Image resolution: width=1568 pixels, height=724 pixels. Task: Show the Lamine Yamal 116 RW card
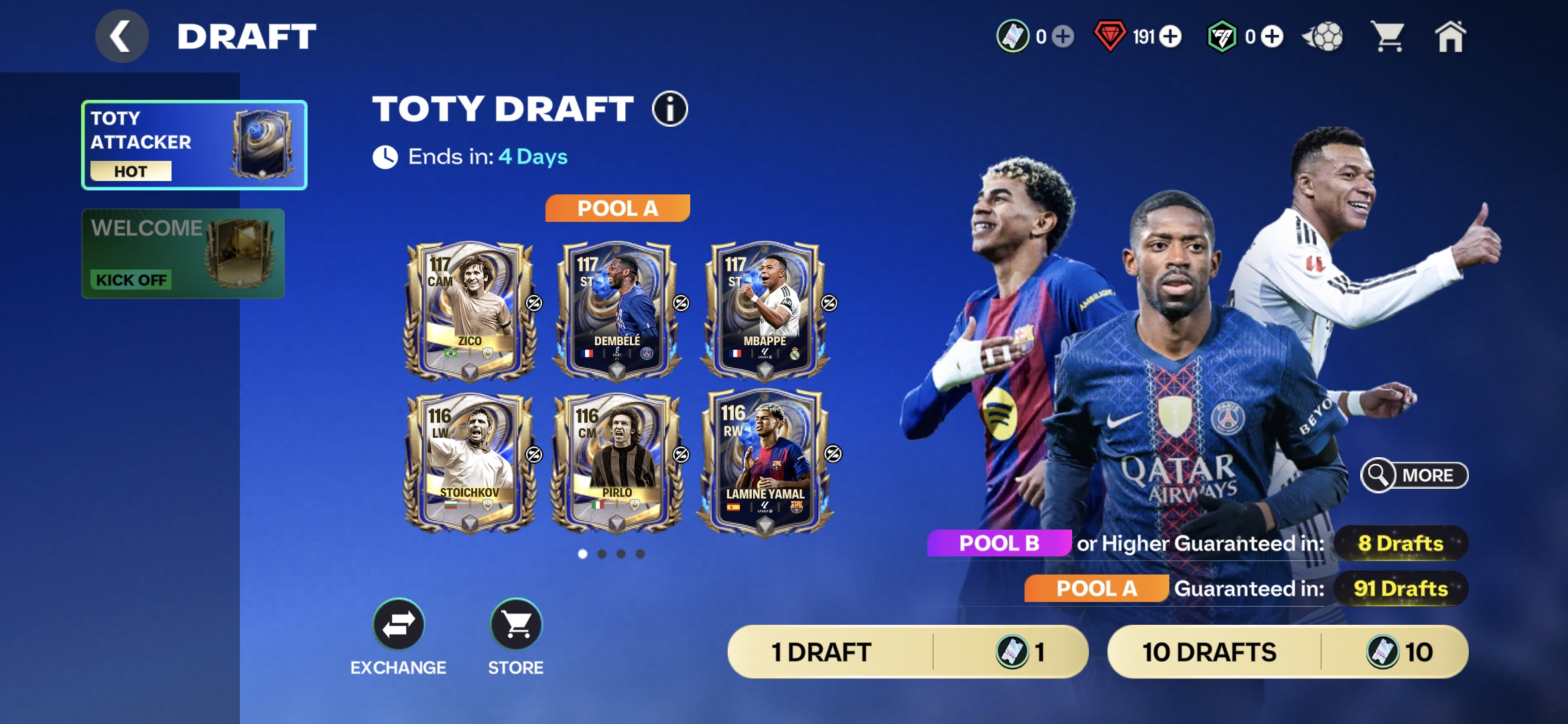pyautogui.click(x=765, y=463)
